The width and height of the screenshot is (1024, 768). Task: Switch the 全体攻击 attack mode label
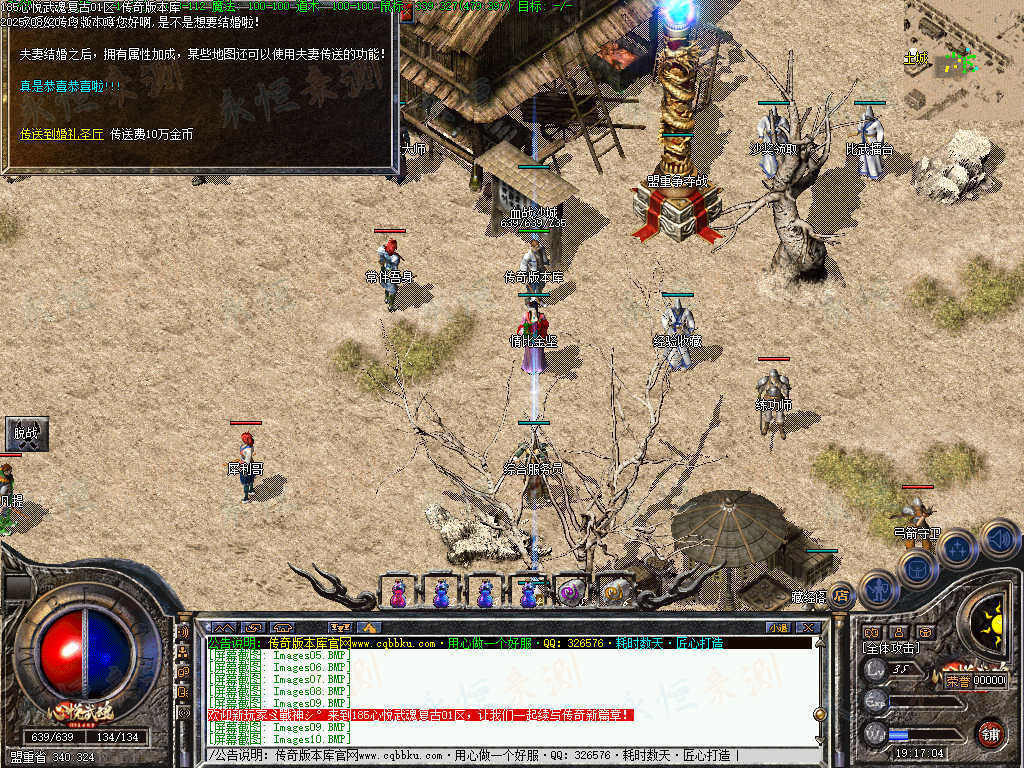click(892, 649)
